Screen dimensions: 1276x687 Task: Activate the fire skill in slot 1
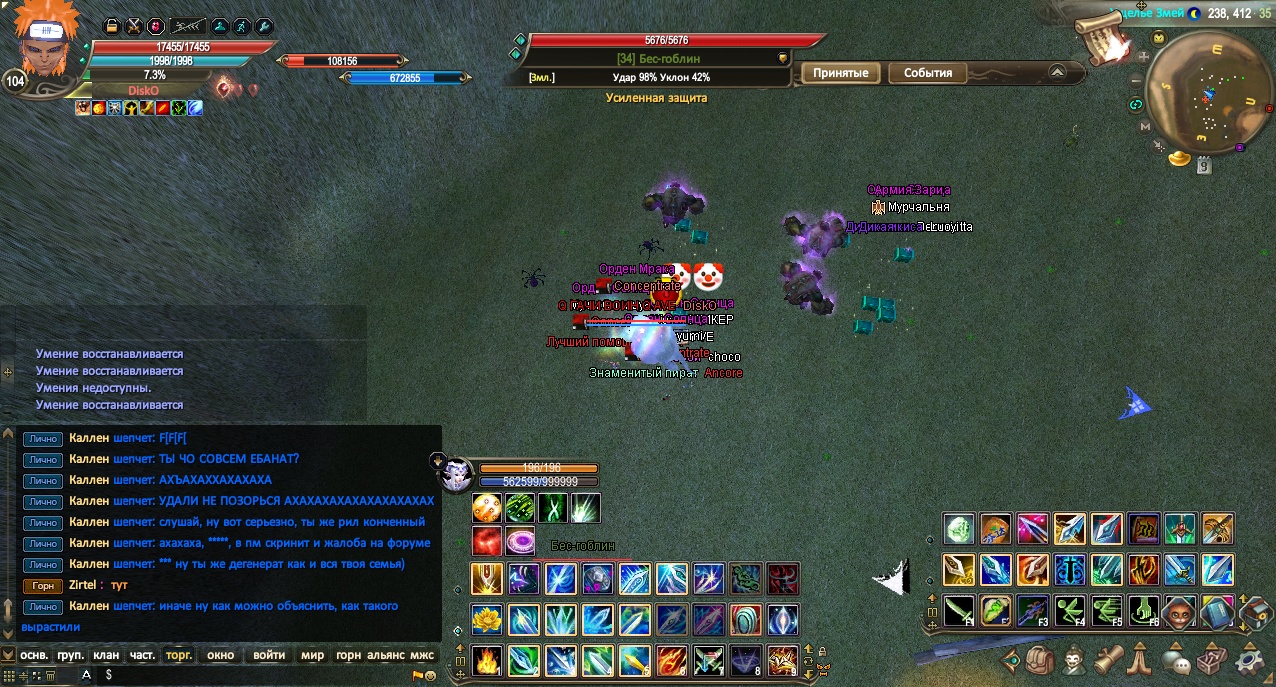click(487, 661)
